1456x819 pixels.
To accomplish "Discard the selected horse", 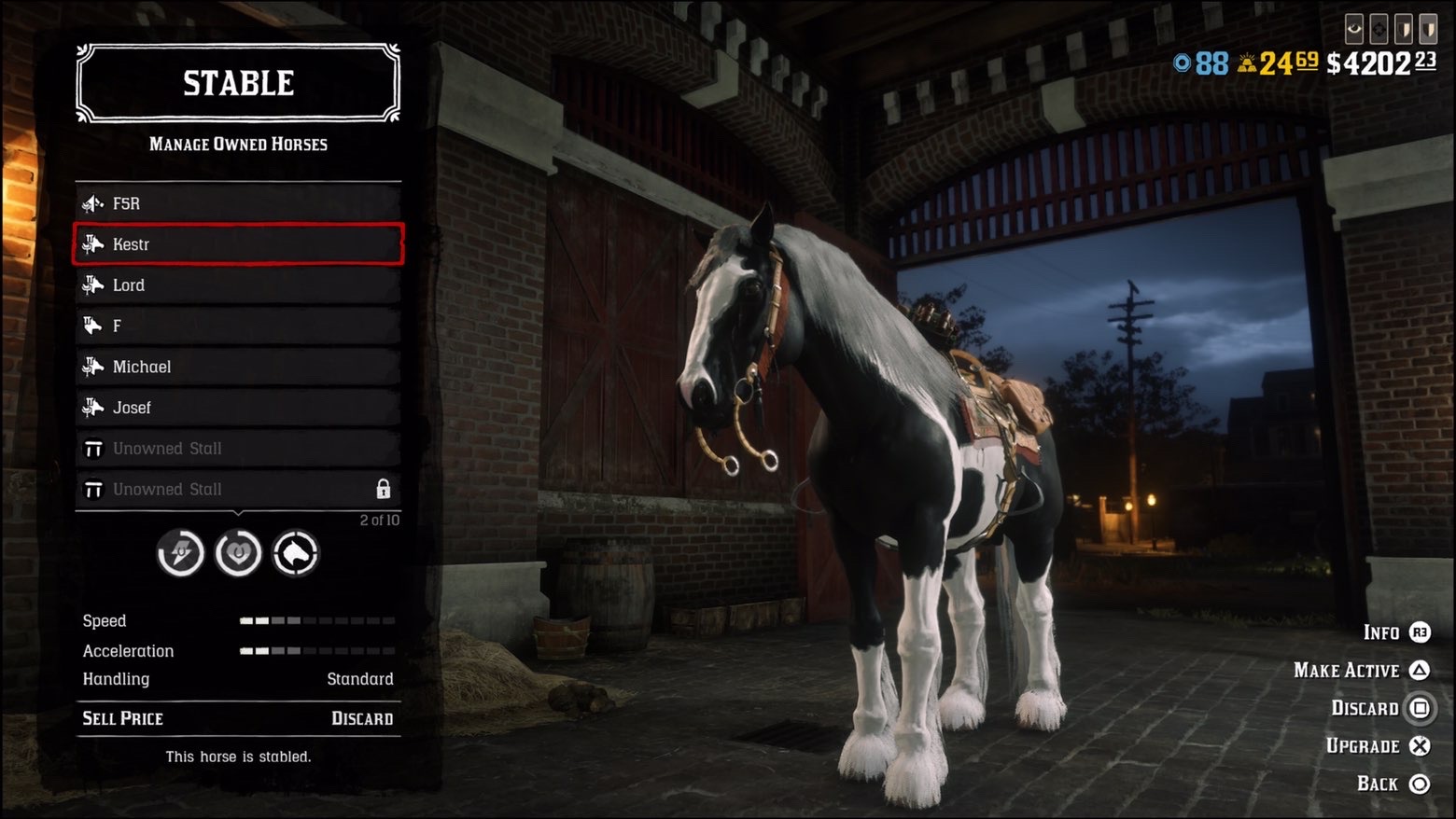I will coord(1380,709).
